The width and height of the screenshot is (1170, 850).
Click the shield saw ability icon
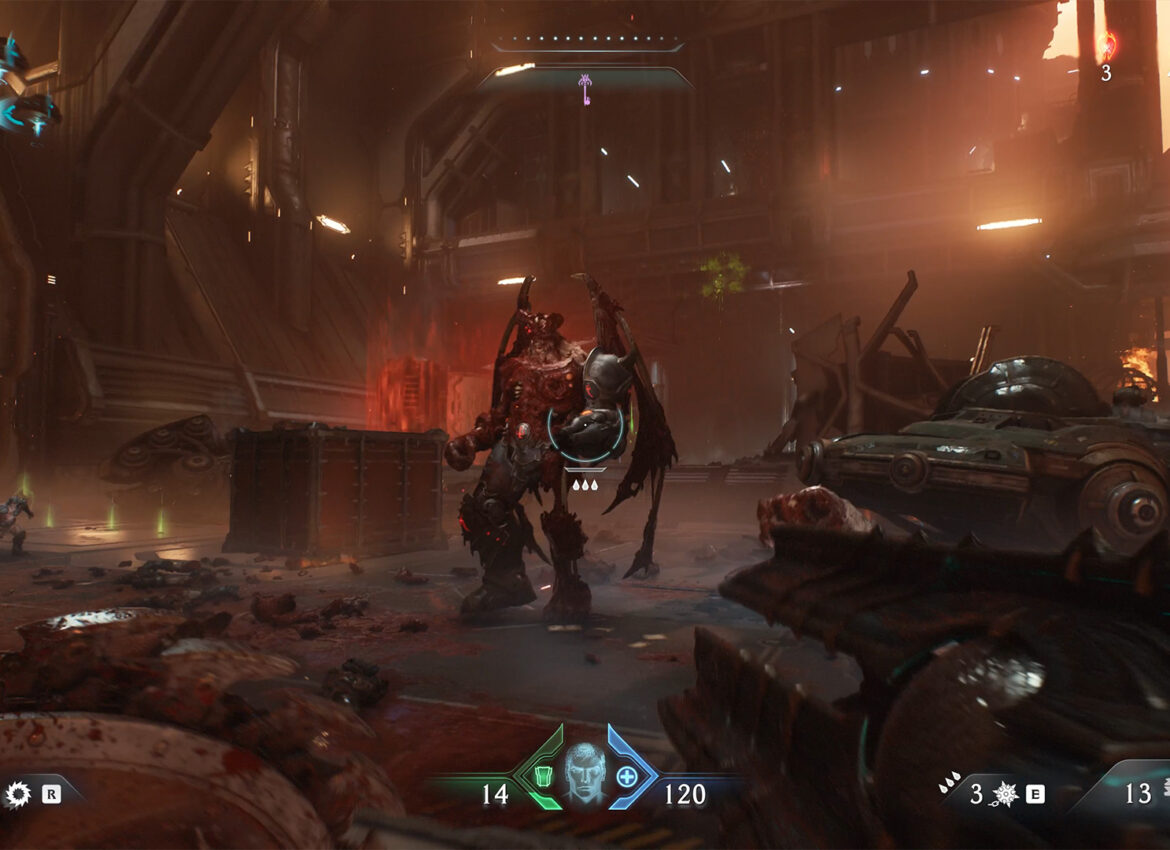point(18,795)
